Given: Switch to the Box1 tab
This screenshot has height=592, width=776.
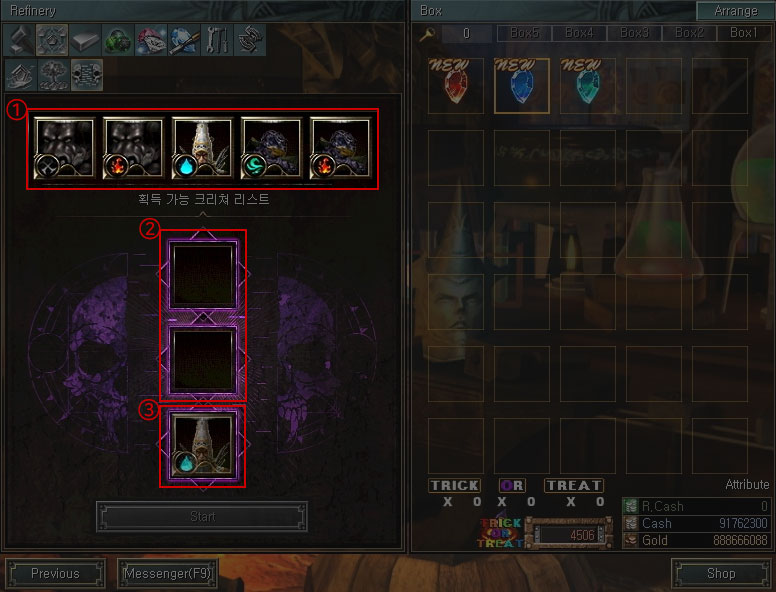Looking at the screenshot, I should pos(743,33).
